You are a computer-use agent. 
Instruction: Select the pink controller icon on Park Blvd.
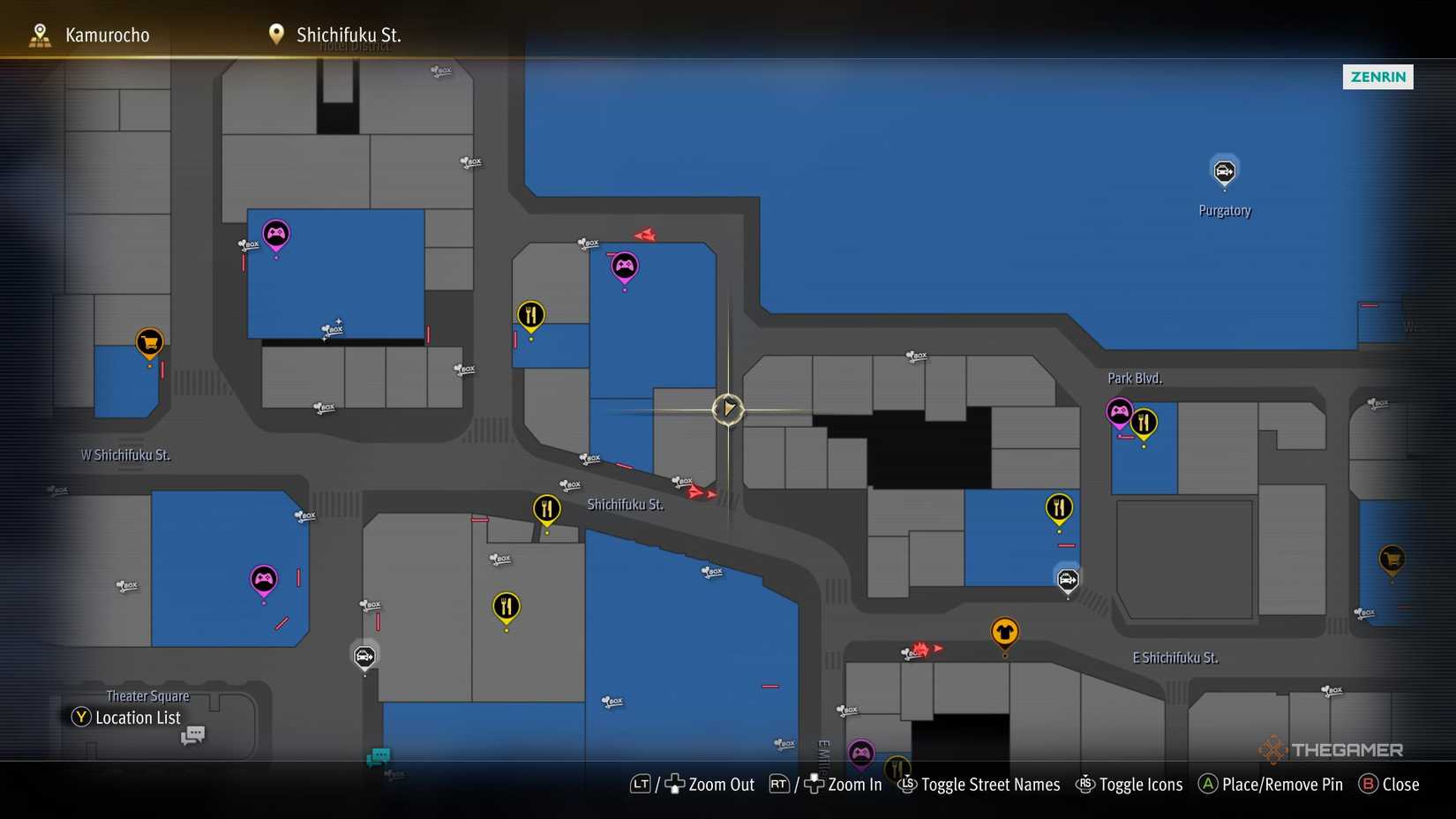tap(1118, 410)
